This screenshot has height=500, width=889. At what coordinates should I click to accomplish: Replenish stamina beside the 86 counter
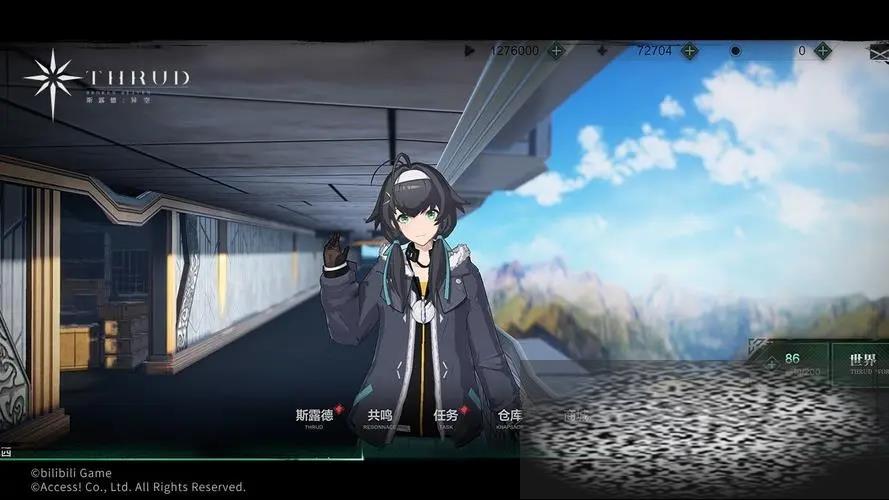pos(769,362)
